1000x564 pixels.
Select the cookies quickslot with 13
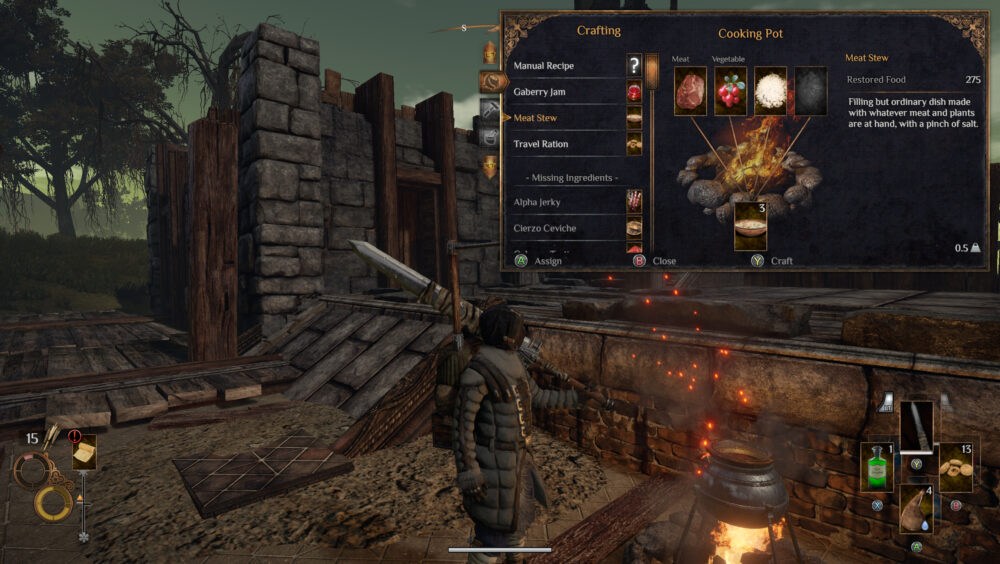pyautogui.click(x=956, y=466)
